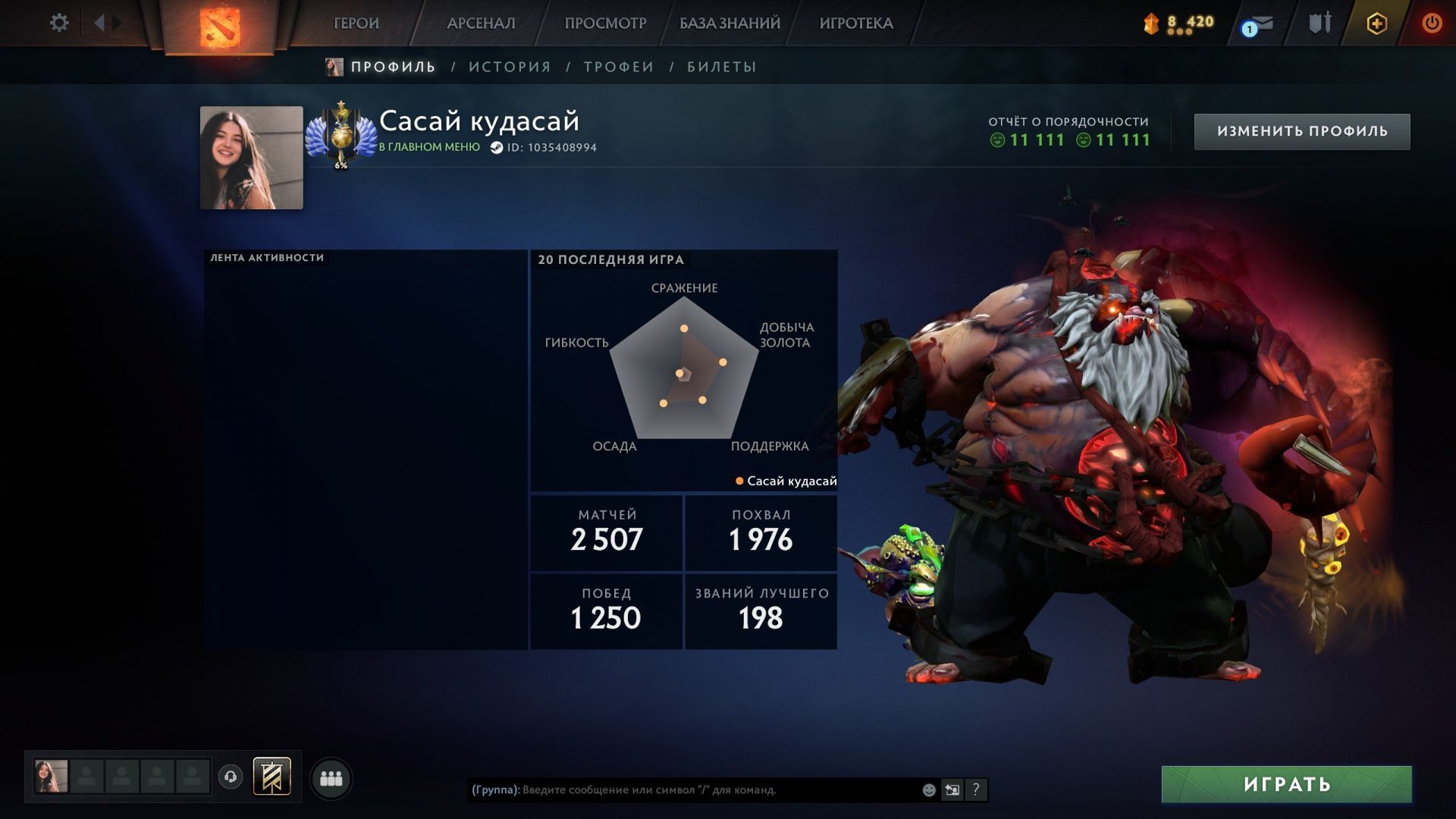Image resolution: width=1456 pixels, height=819 pixels.
Task: Open the mail notifications icon
Action: click(1258, 24)
